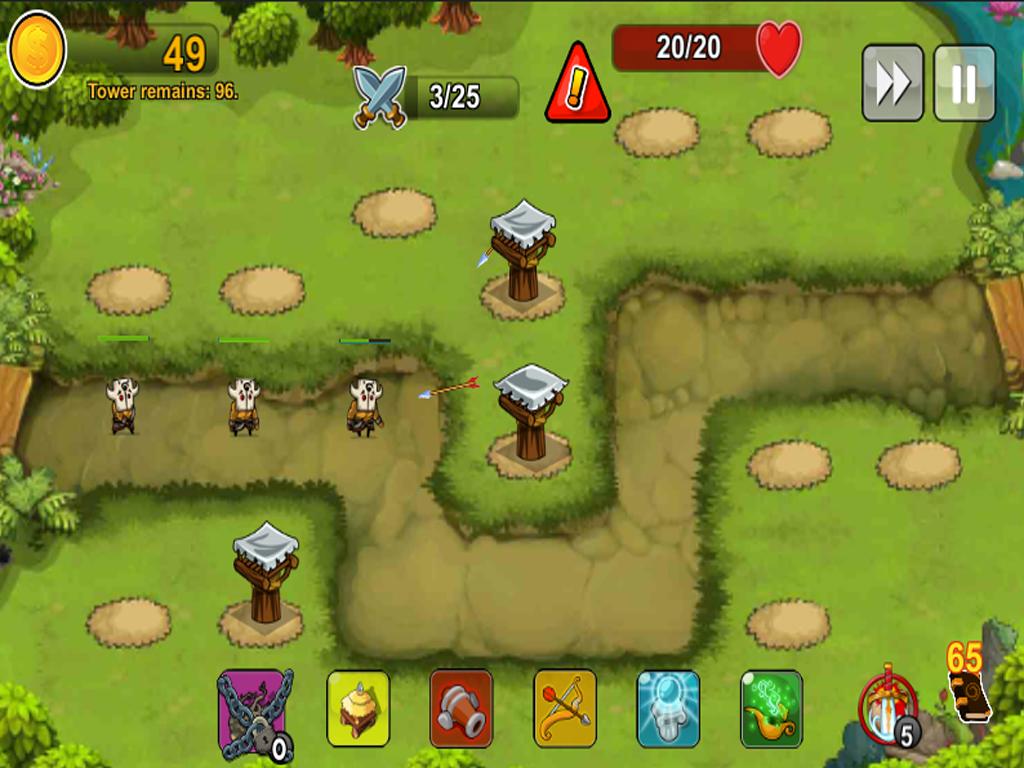Pause the game
The image size is (1024, 768).
[964, 83]
